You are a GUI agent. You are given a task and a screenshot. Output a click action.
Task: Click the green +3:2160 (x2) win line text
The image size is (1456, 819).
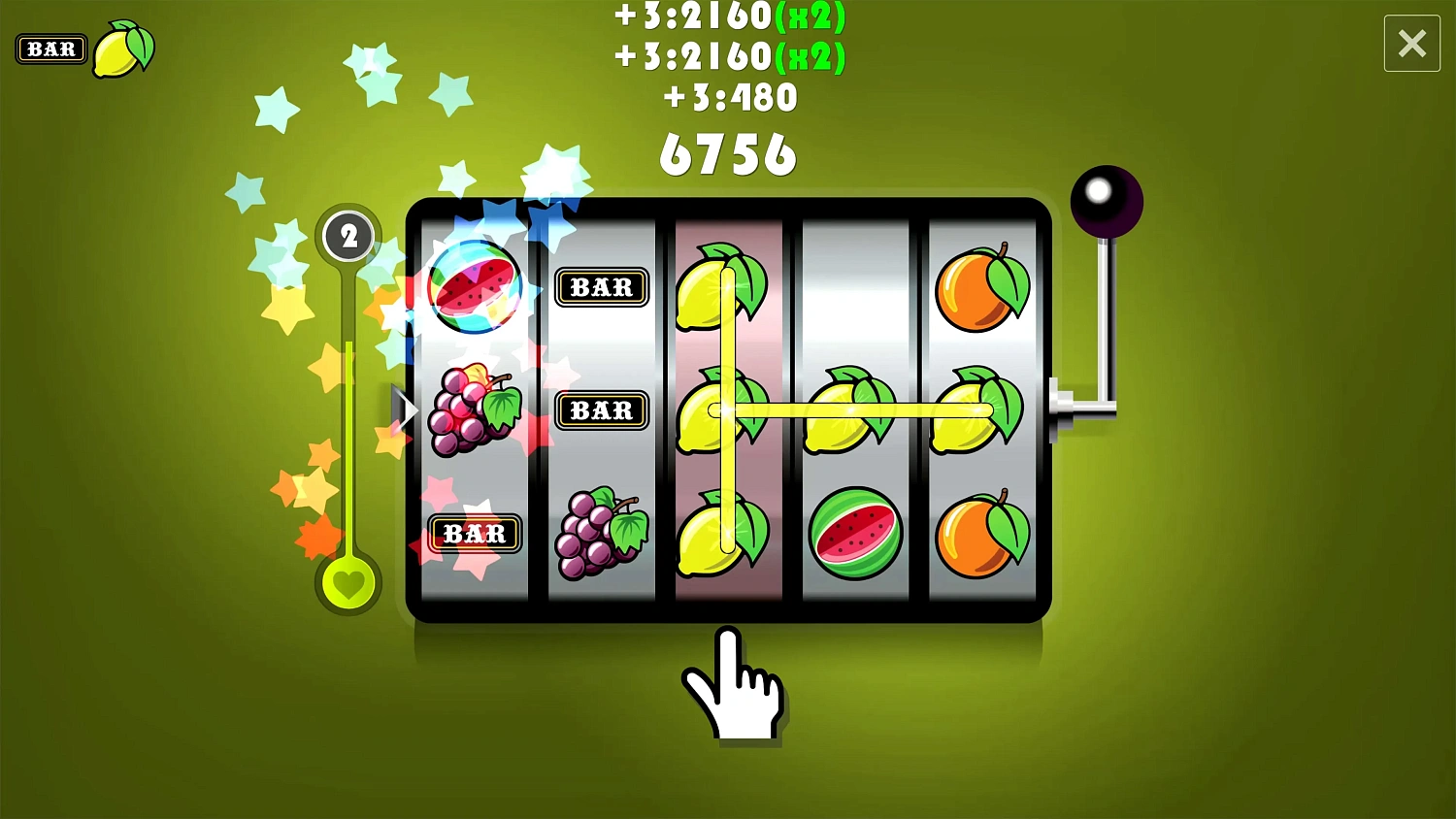[728, 17]
